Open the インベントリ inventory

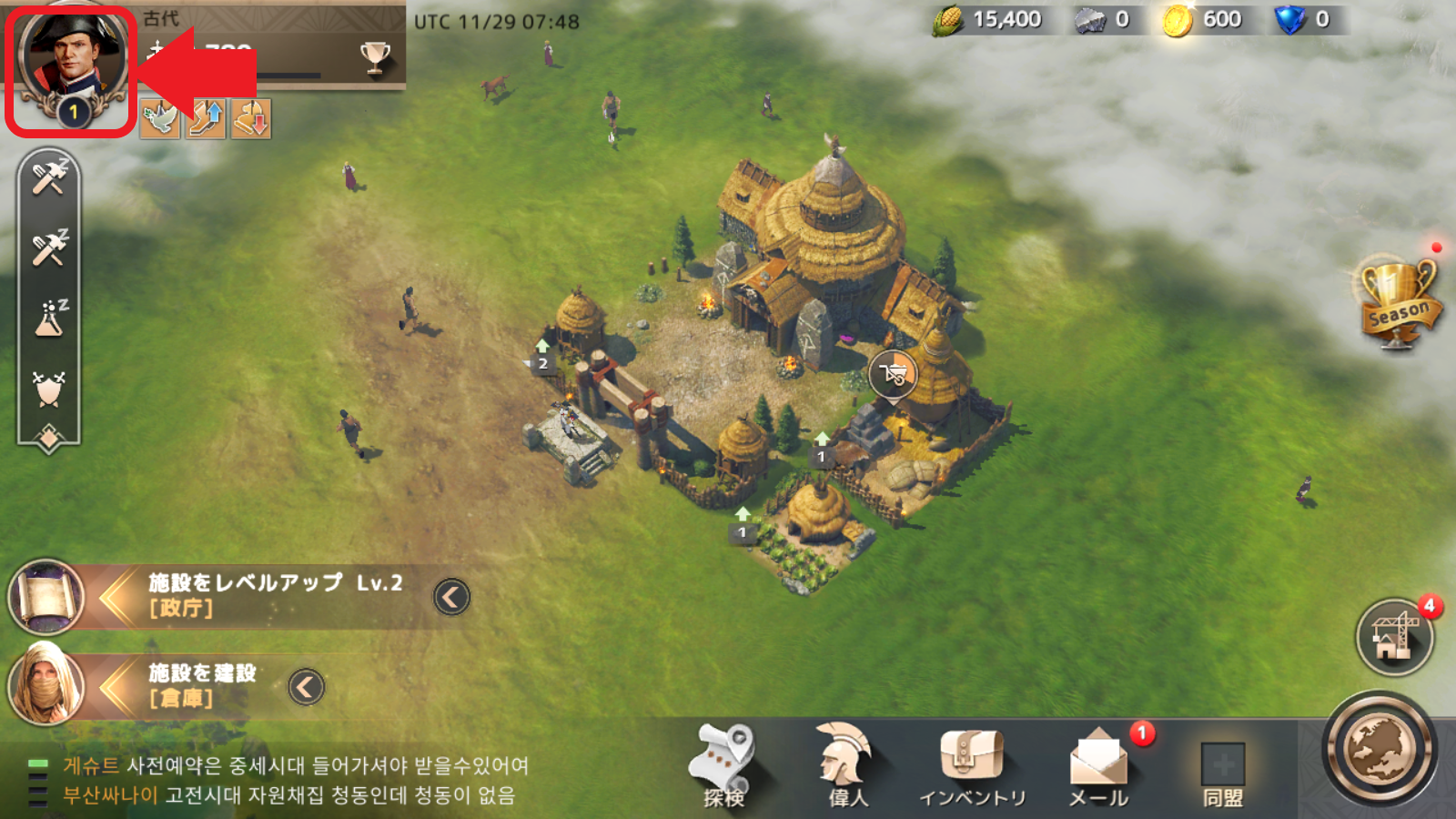coord(972,766)
